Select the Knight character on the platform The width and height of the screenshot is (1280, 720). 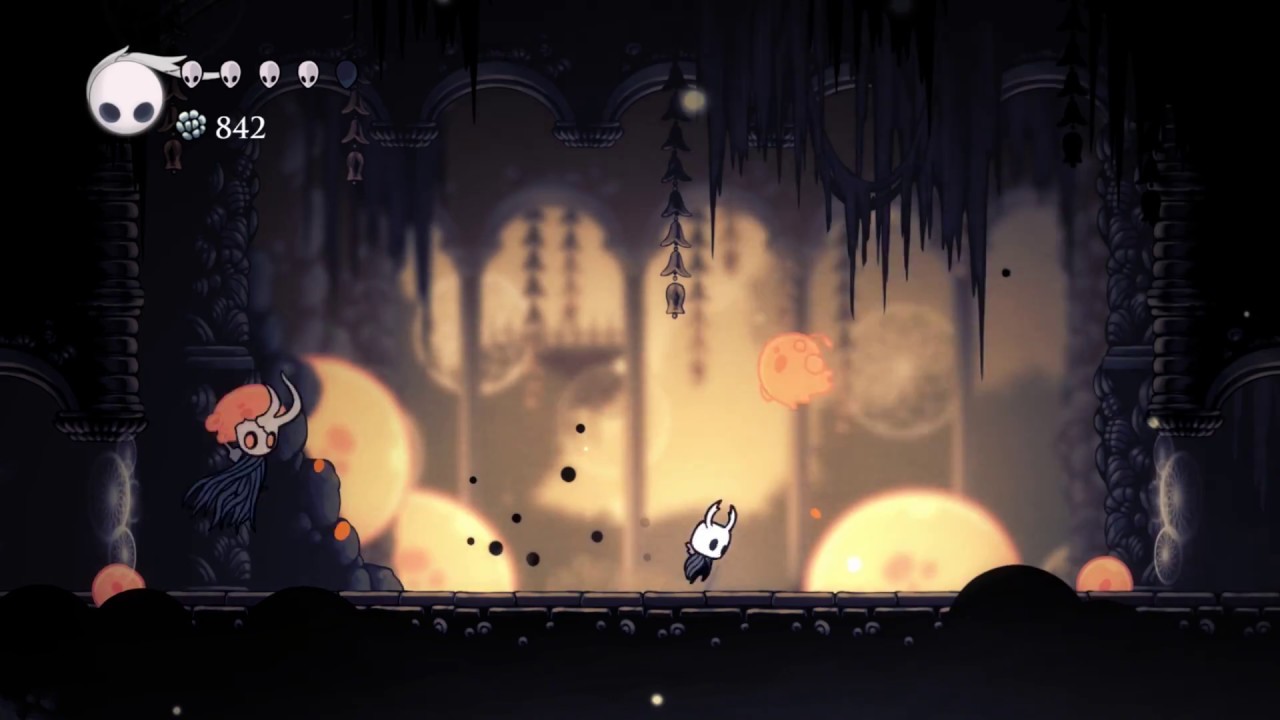[710, 540]
